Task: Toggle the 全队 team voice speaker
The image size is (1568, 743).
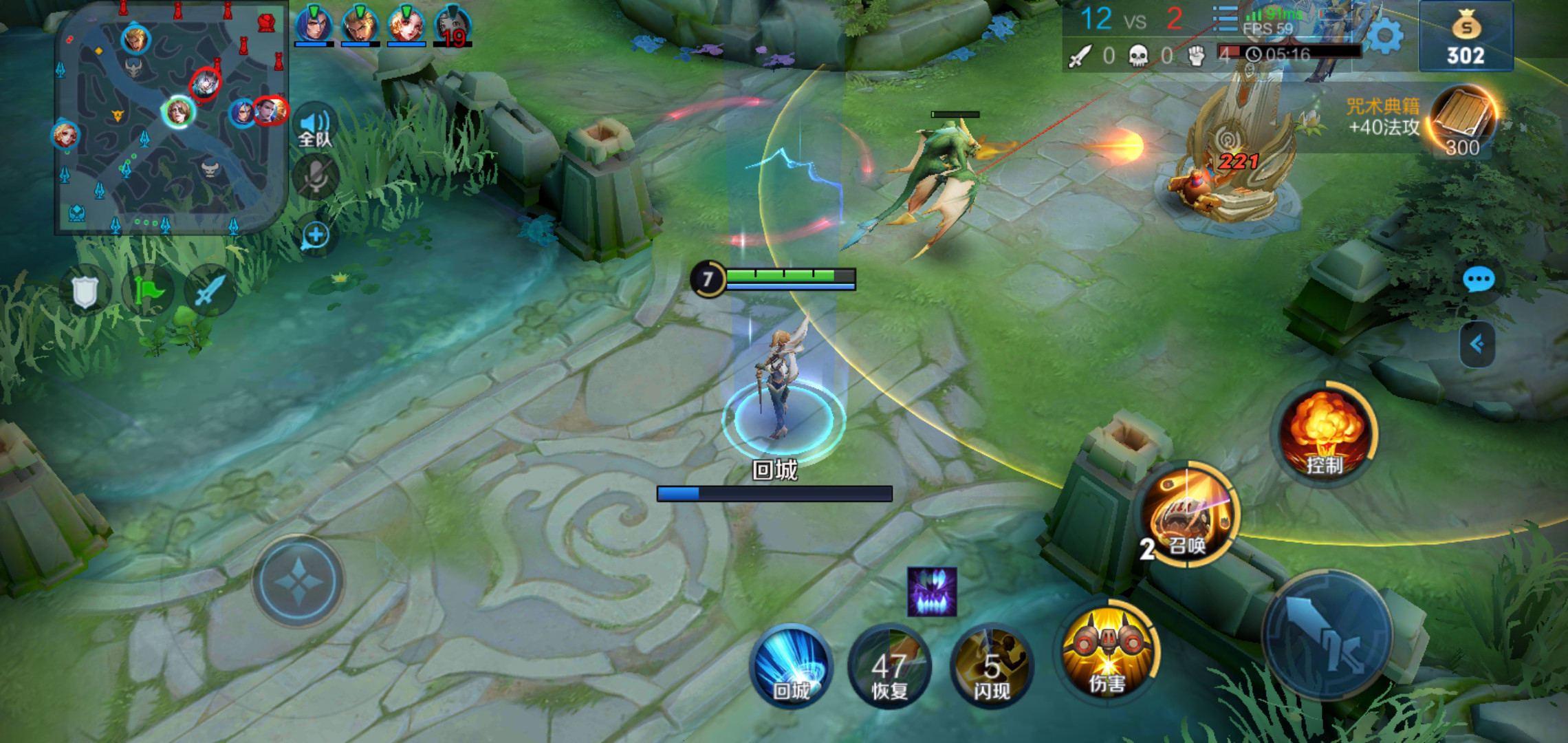Action: [x=316, y=127]
